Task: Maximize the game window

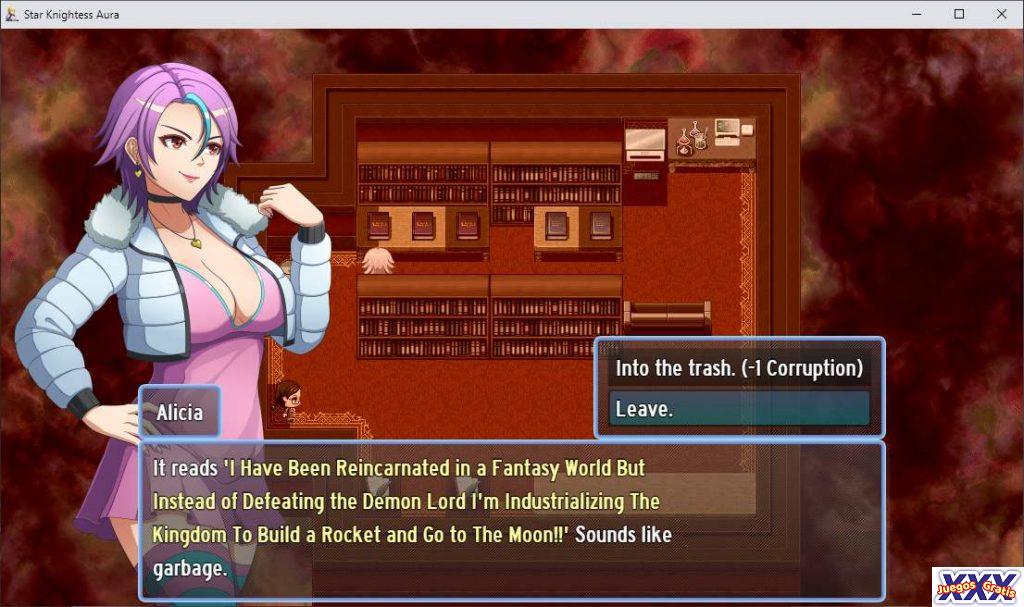Action: [x=959, y=14]
